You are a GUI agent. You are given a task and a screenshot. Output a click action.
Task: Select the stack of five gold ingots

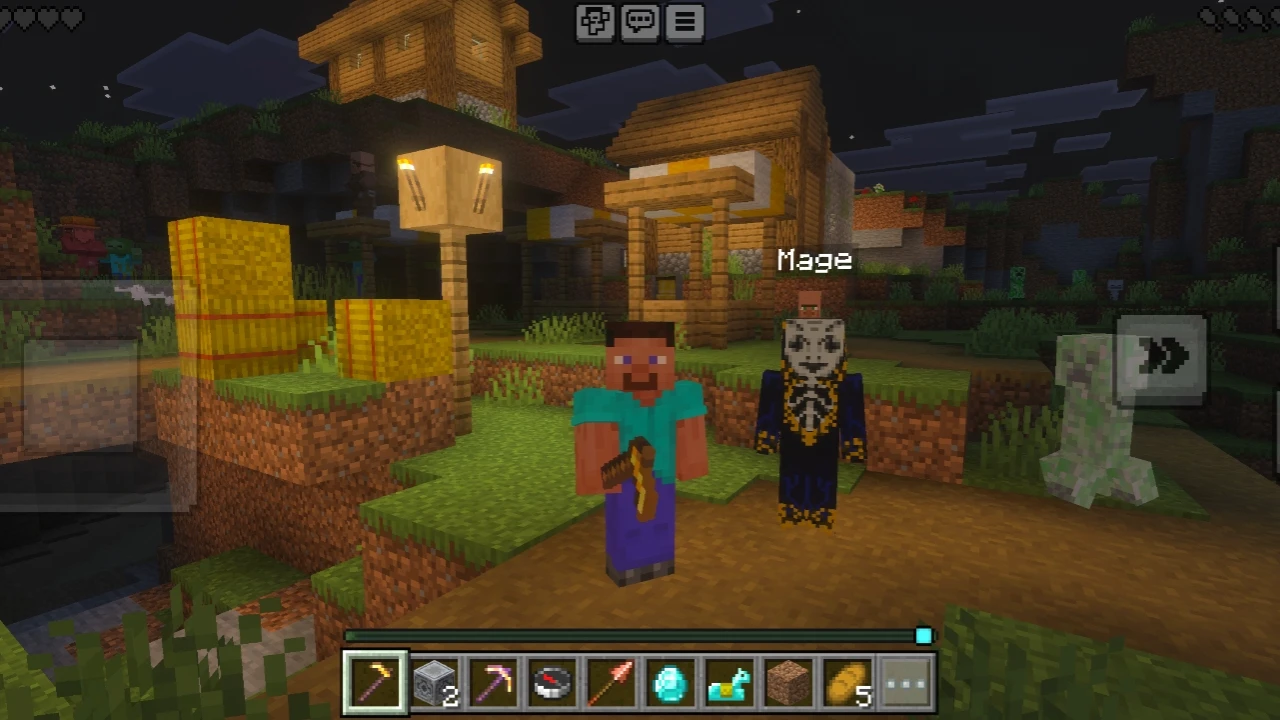click(x=845, y=683)
